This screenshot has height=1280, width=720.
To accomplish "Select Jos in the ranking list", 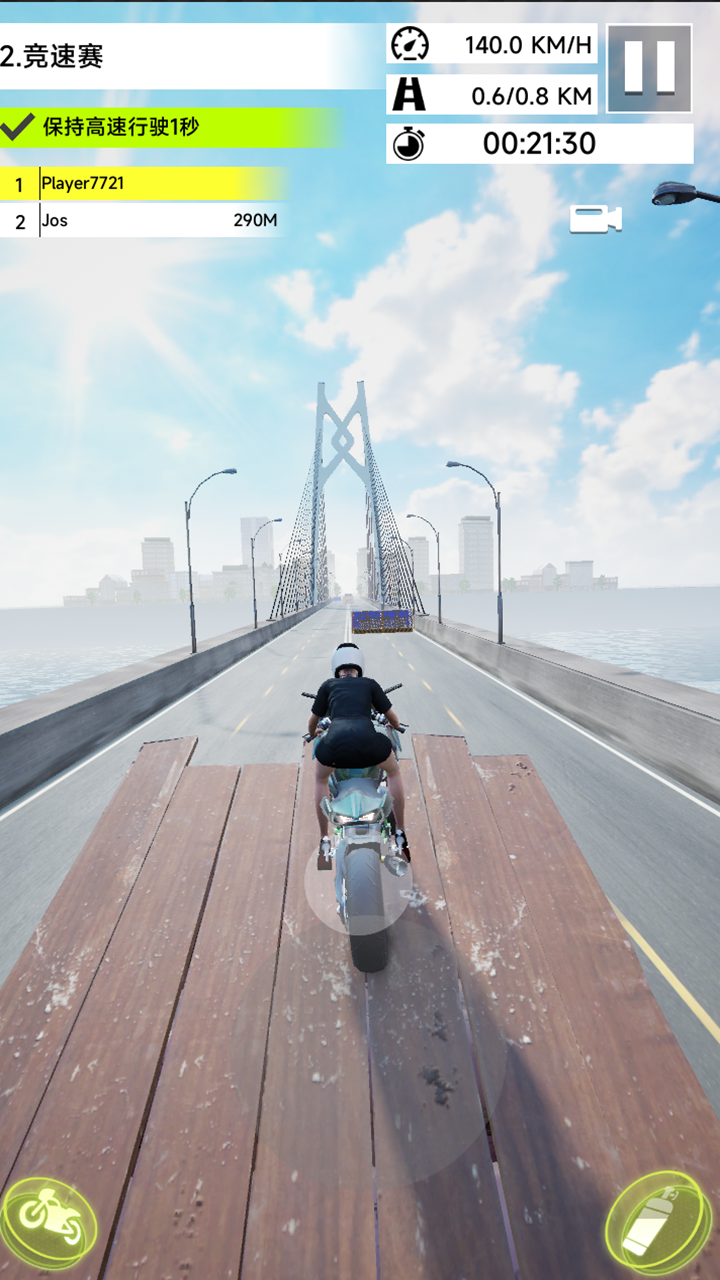I will click(x=143, y=220).
